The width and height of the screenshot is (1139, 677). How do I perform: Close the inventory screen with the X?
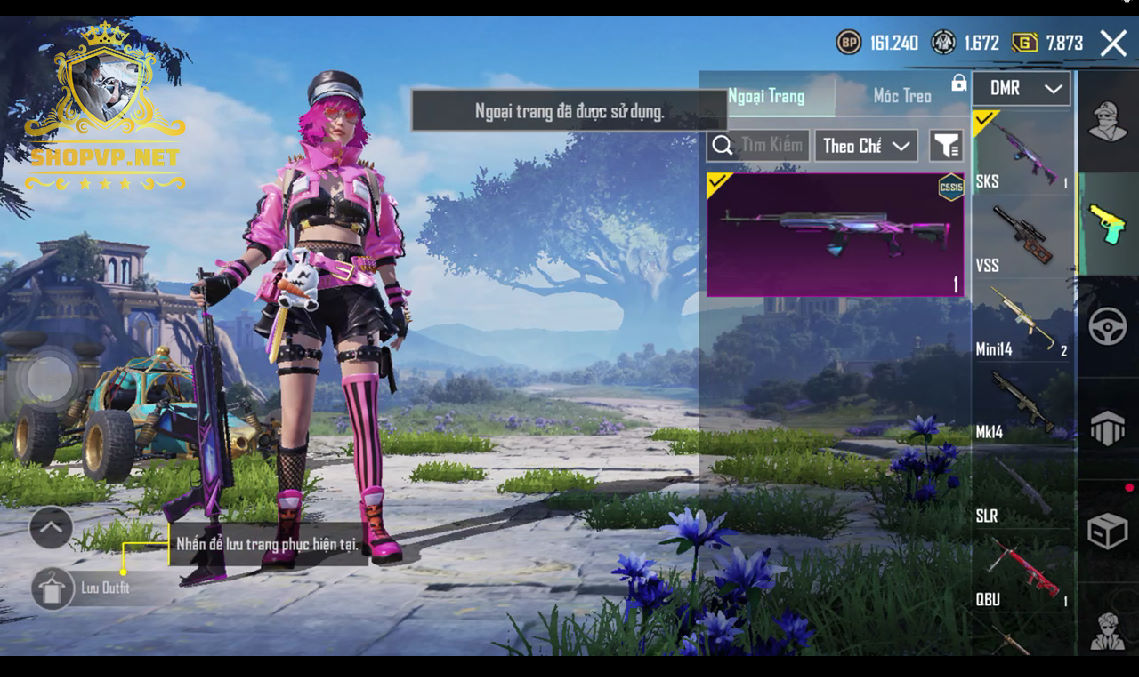(1113, 42)
